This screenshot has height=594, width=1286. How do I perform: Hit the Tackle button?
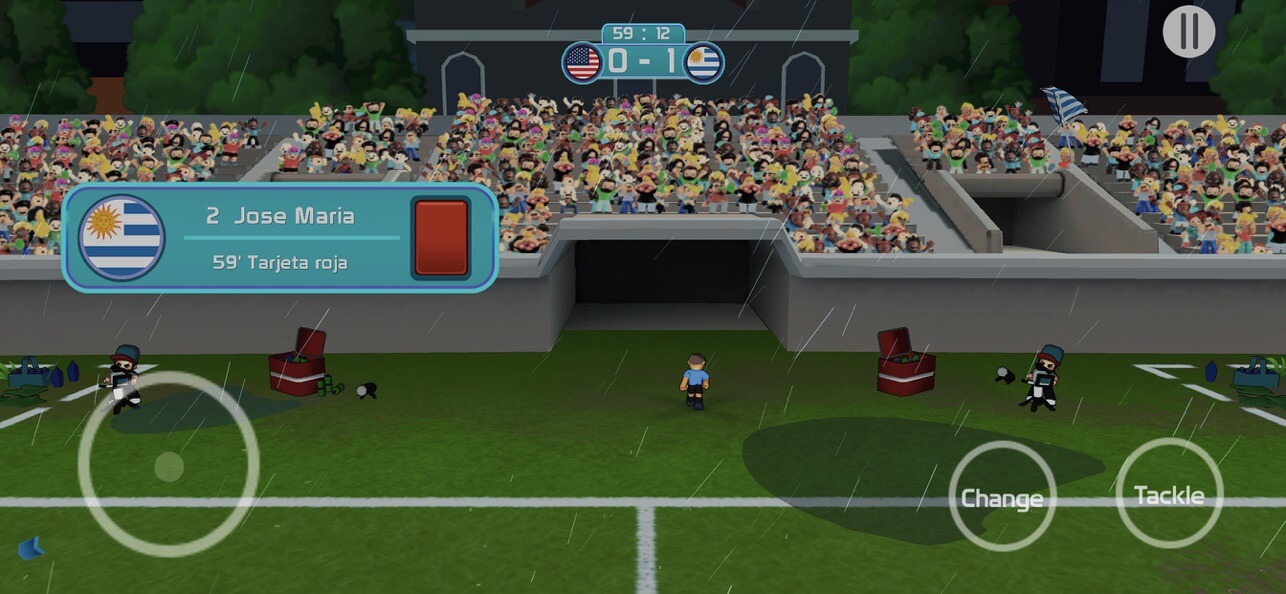(1169, 493)
